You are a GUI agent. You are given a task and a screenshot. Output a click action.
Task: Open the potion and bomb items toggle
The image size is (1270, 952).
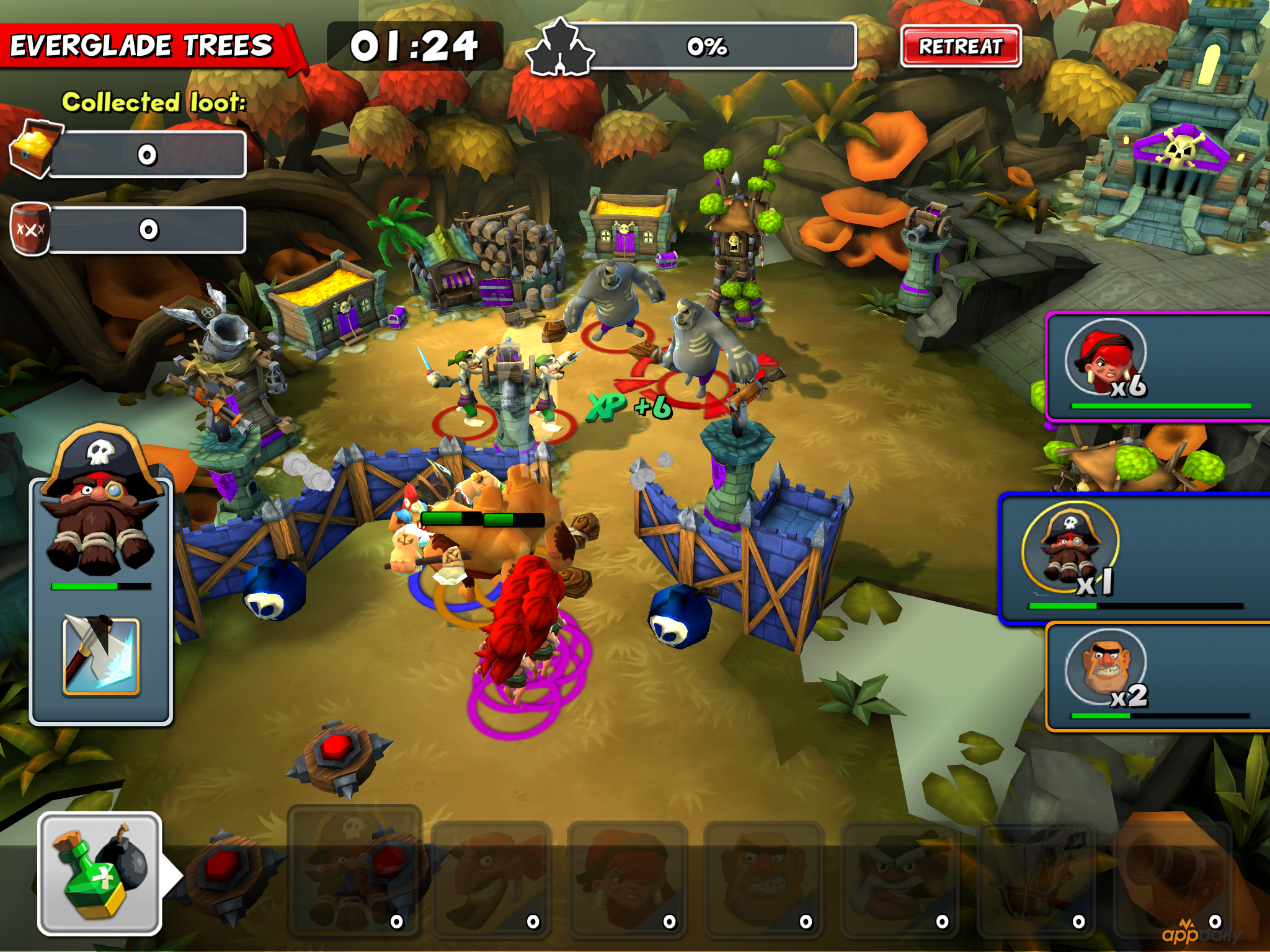tap(100, 874)
